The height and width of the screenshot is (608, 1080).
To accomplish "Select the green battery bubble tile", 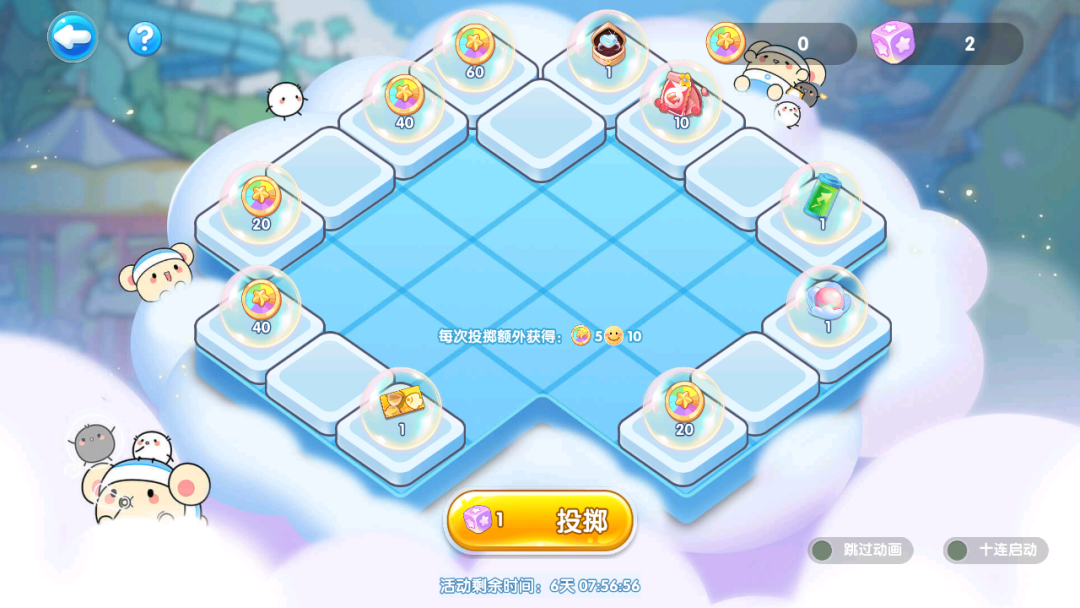I will click(821, 201).
